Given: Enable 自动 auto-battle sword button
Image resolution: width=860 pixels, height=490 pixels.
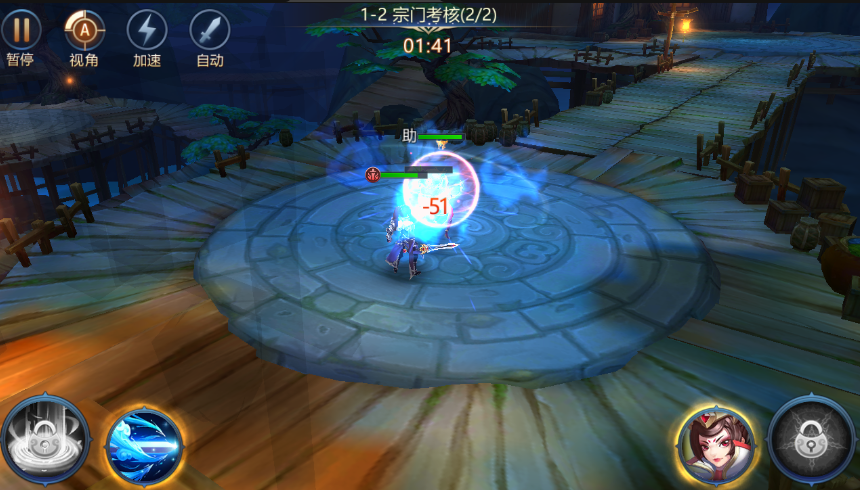Looking at the screenshot, I should 210,30.
